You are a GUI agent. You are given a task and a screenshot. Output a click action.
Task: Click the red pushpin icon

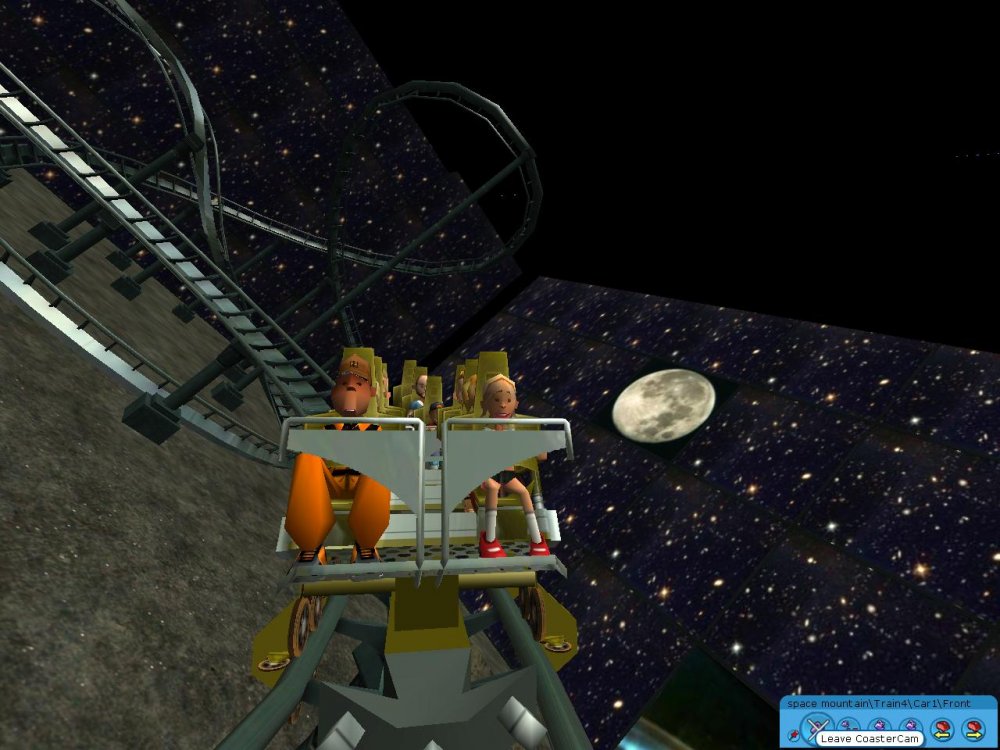[793, 735]
